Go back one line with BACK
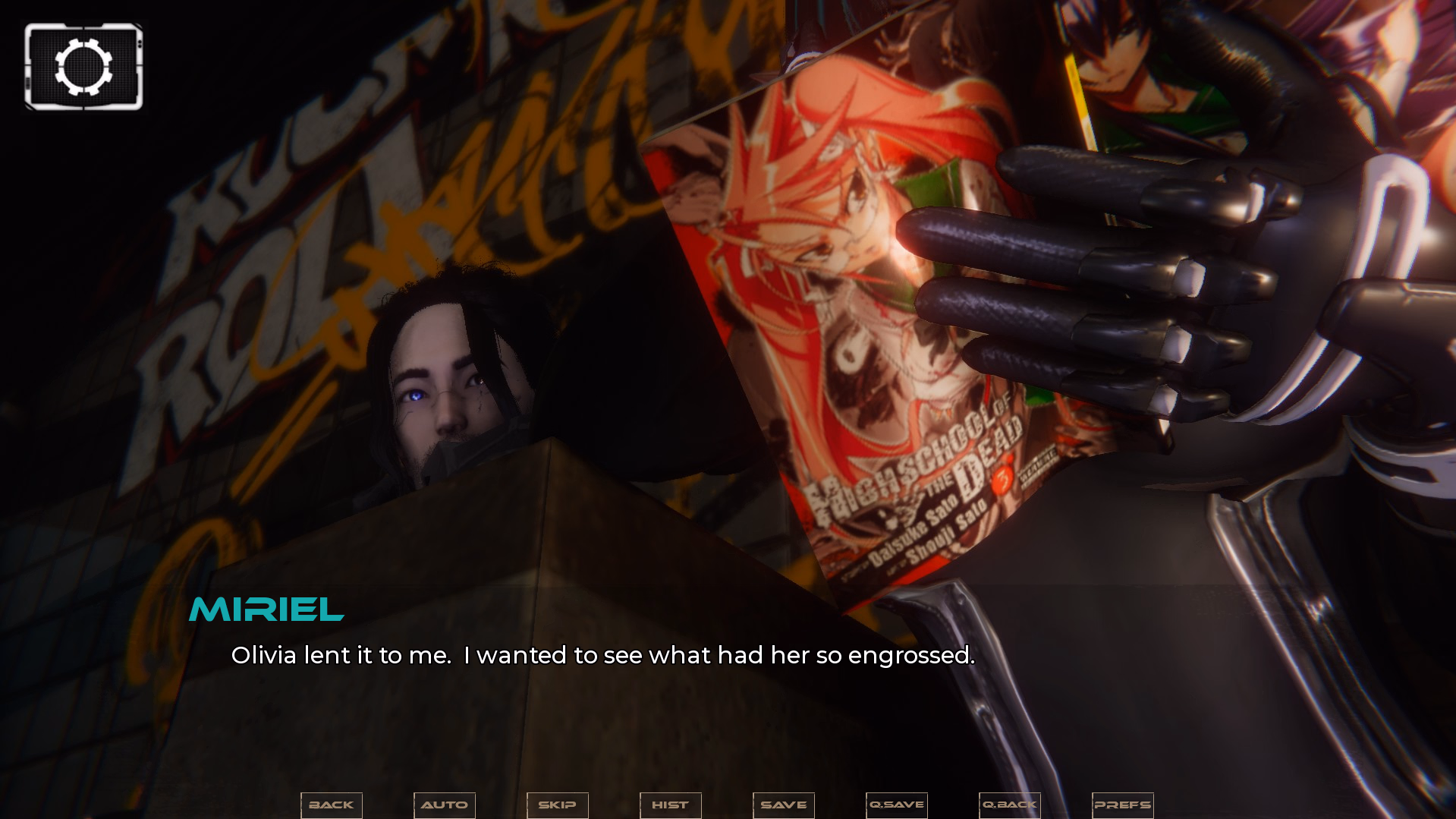The height and width of the screenshot is (819, 1456). (x=332, y=805)
